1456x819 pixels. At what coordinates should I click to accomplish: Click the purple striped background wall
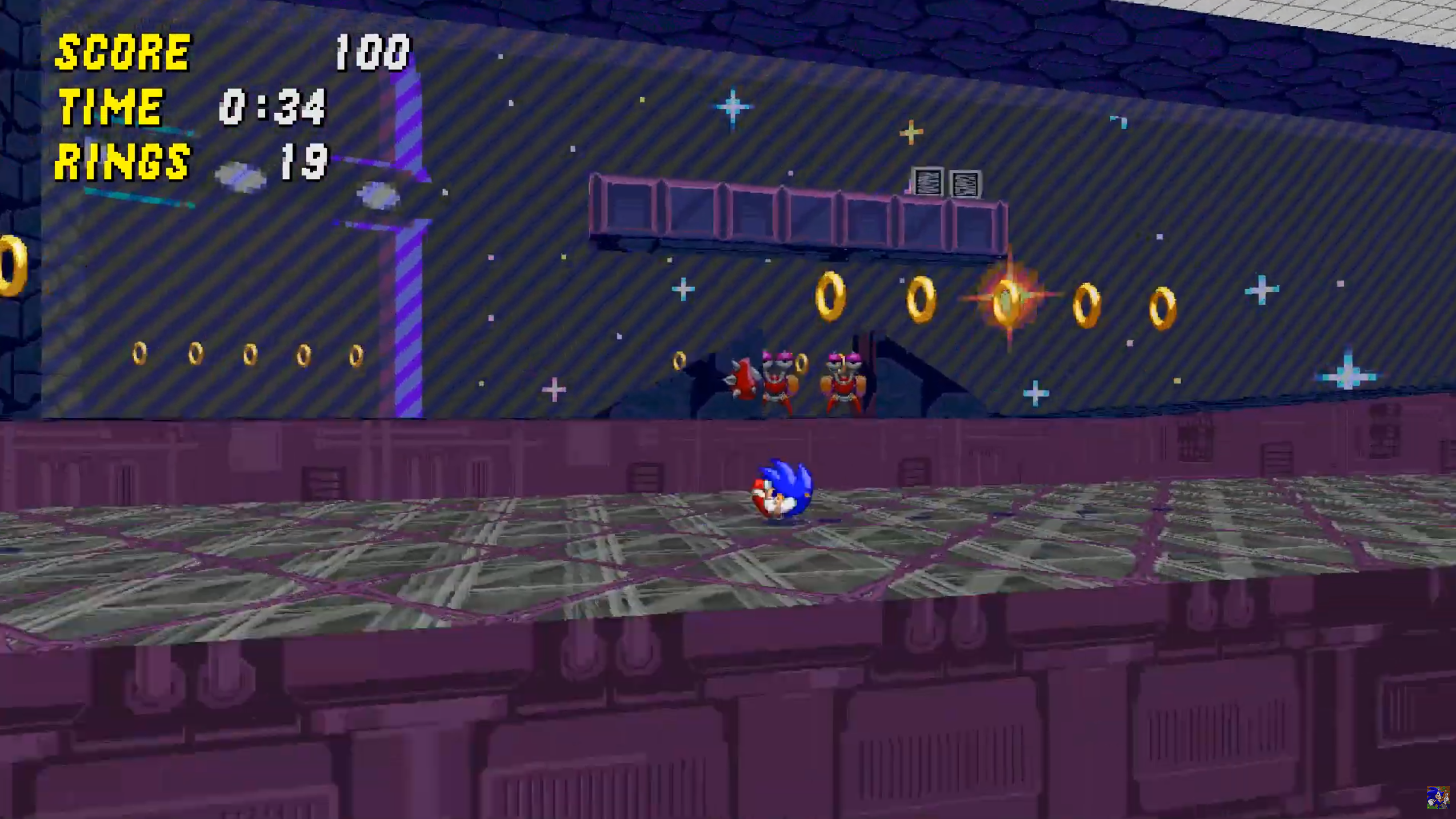pos(543,257)
